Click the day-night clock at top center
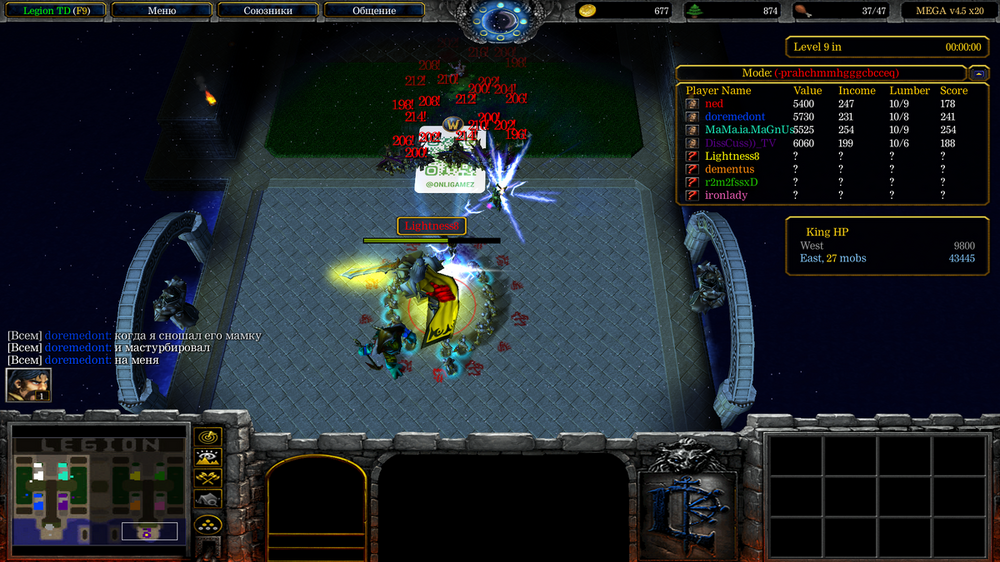This screenshot has width=1000, height=562. click(499, 20)
